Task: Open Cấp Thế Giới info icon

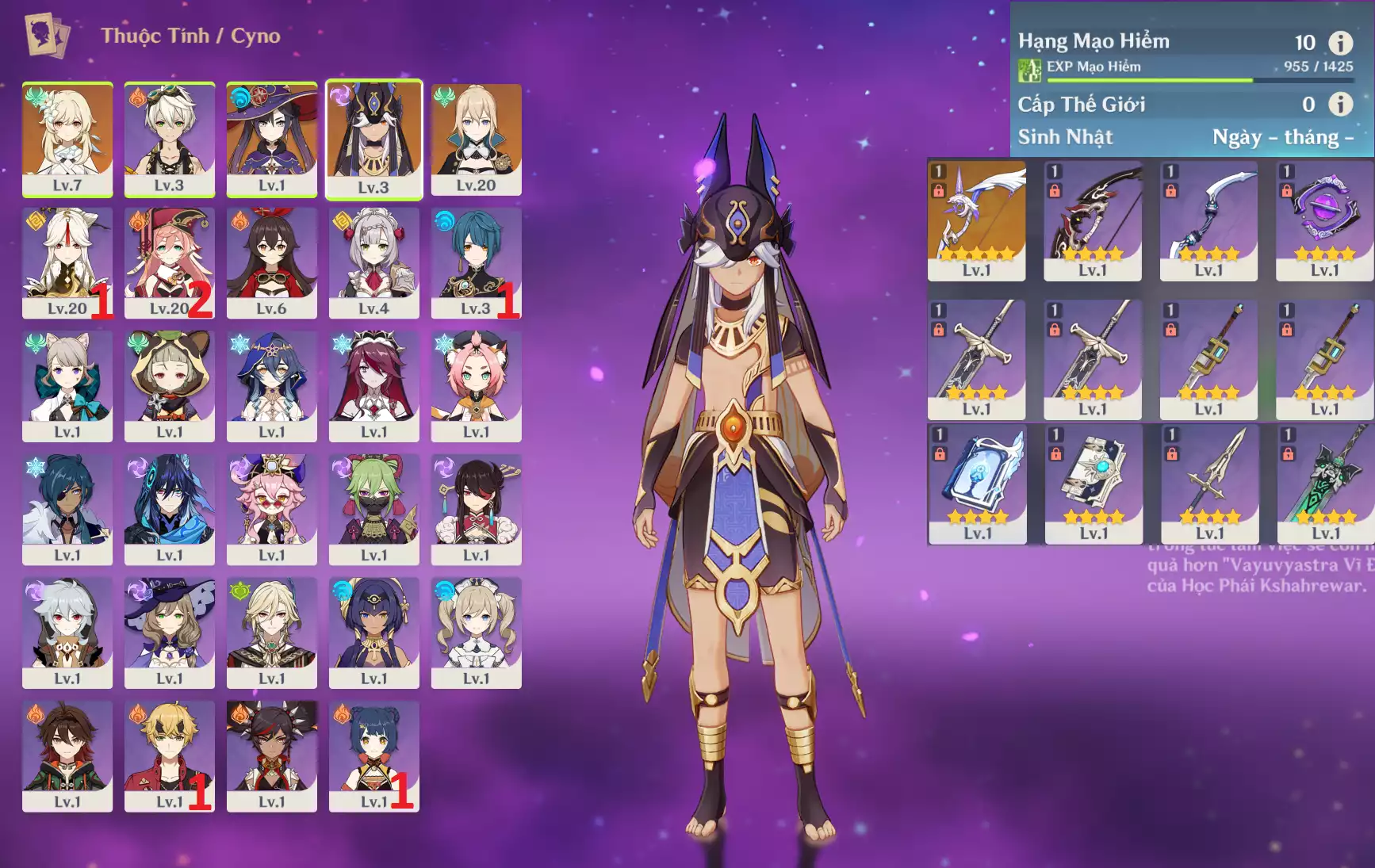Action: pyautogui.click(x=1340, y=104)
